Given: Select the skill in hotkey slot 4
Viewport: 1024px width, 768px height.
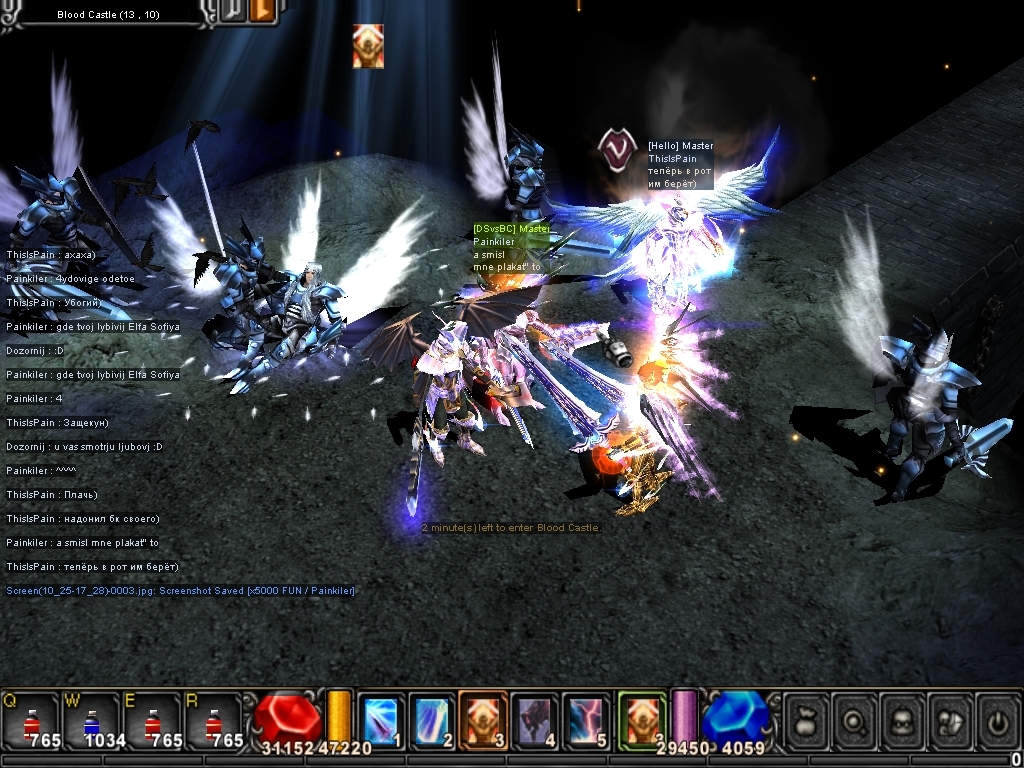Looking at the screenshot, I should [535, 719].
